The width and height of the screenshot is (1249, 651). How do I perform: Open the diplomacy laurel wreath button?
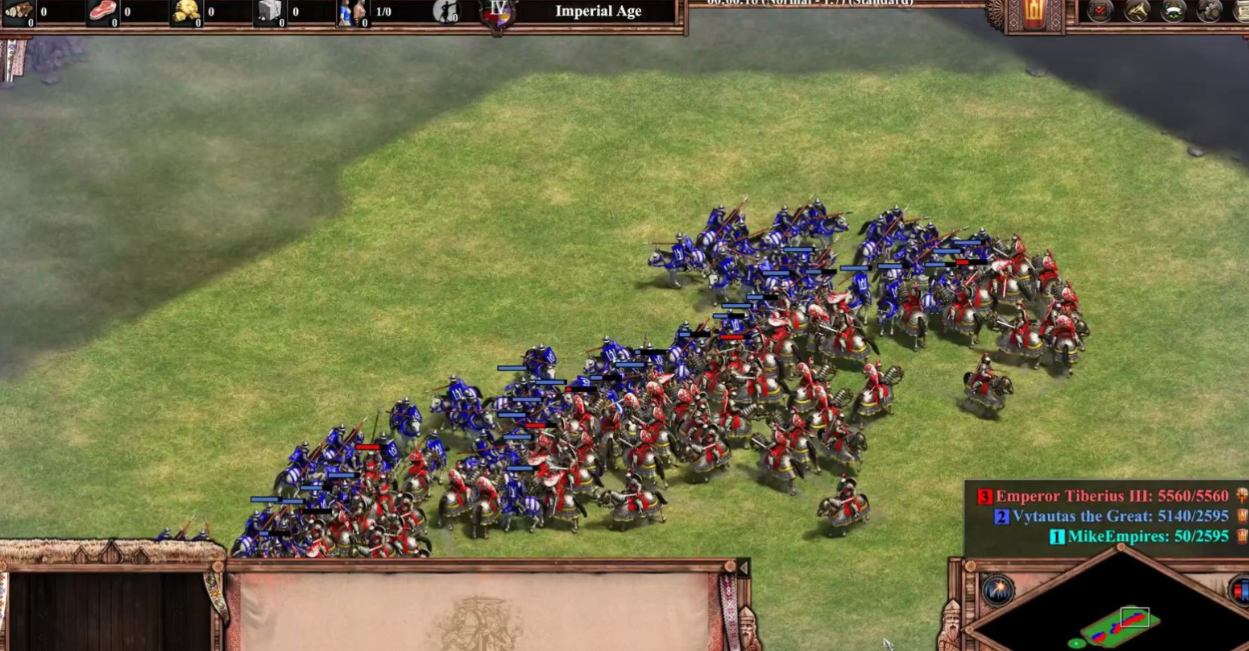pos(1173,11)
